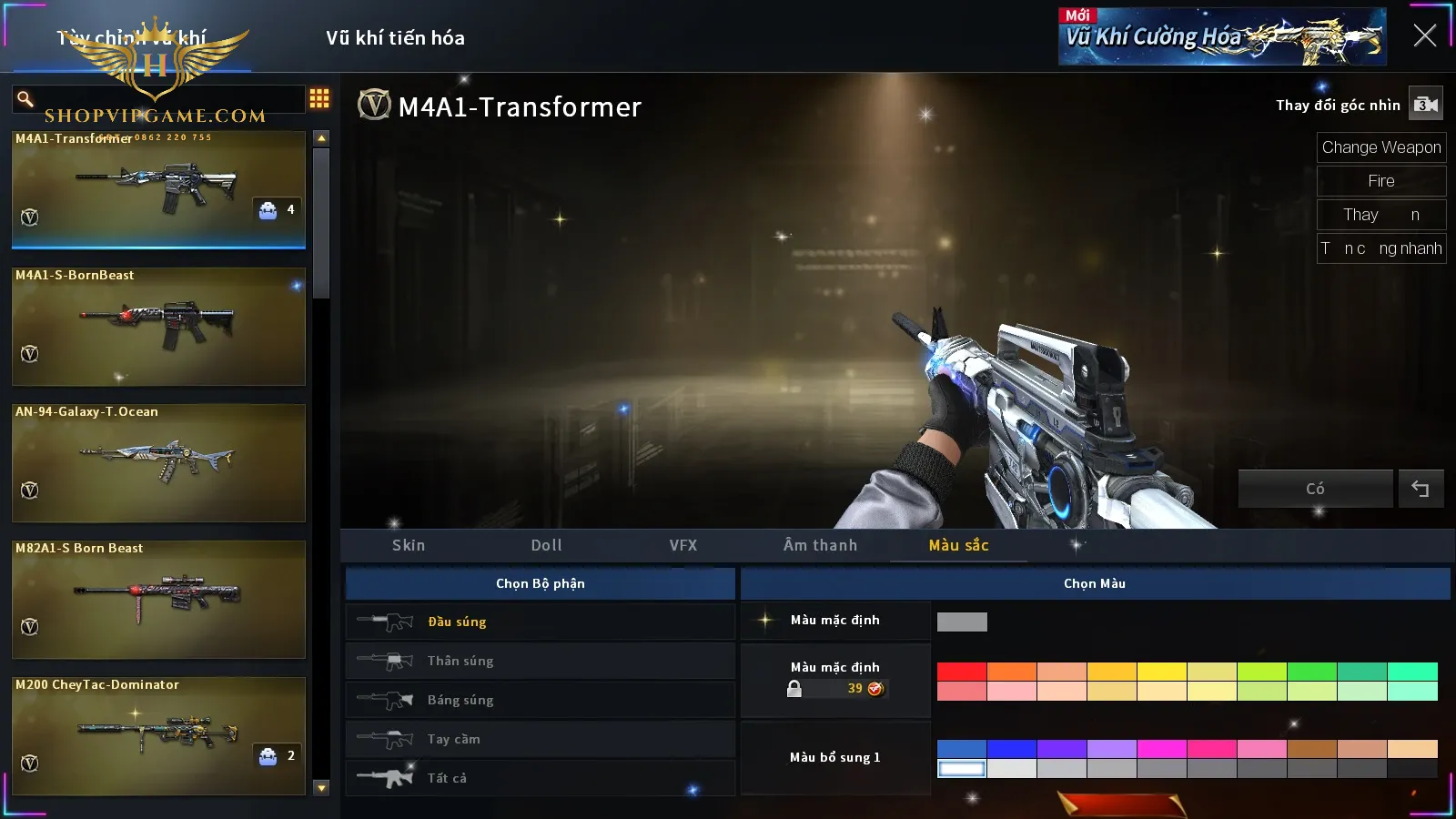Viewport: 1456px width, 819px height.
Task: Click the Có confirm button
Action: pos(1315,489)
